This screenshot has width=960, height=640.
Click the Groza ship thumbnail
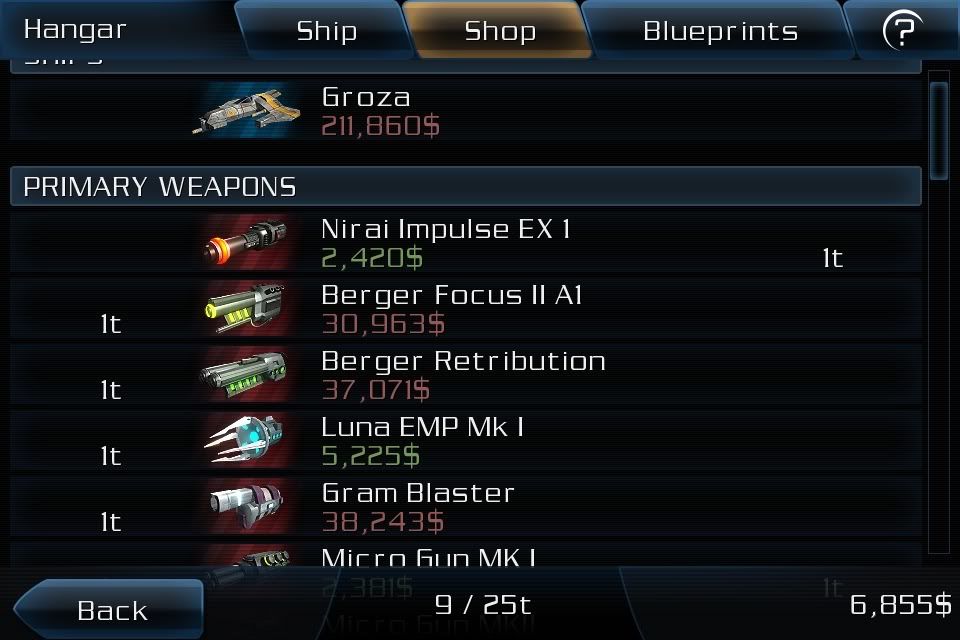pyautogui.click(x=247, y=110)
